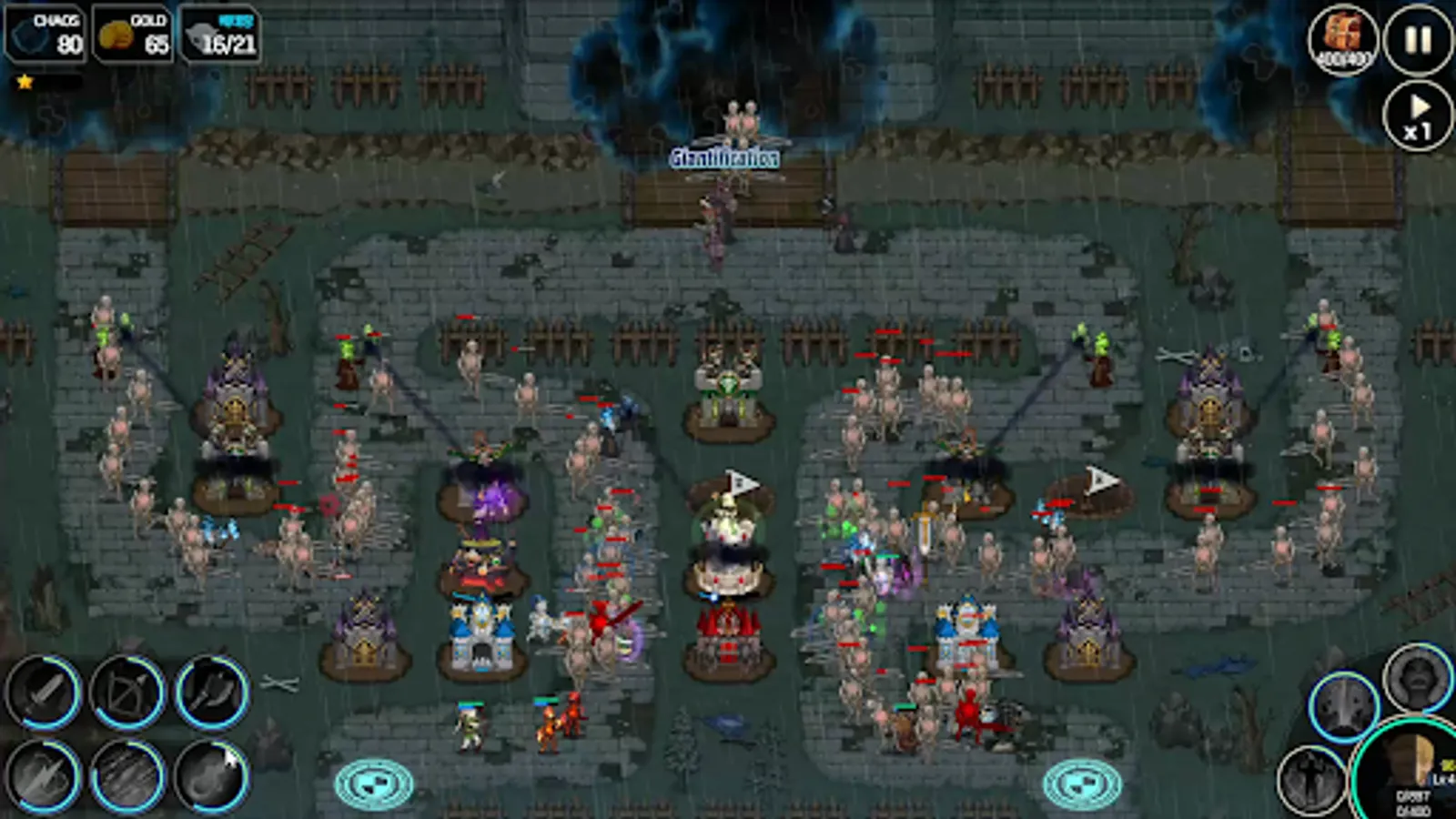
Task: Select the sword melee skill icon
Action: pyautogui.click(x=42, y=693)
